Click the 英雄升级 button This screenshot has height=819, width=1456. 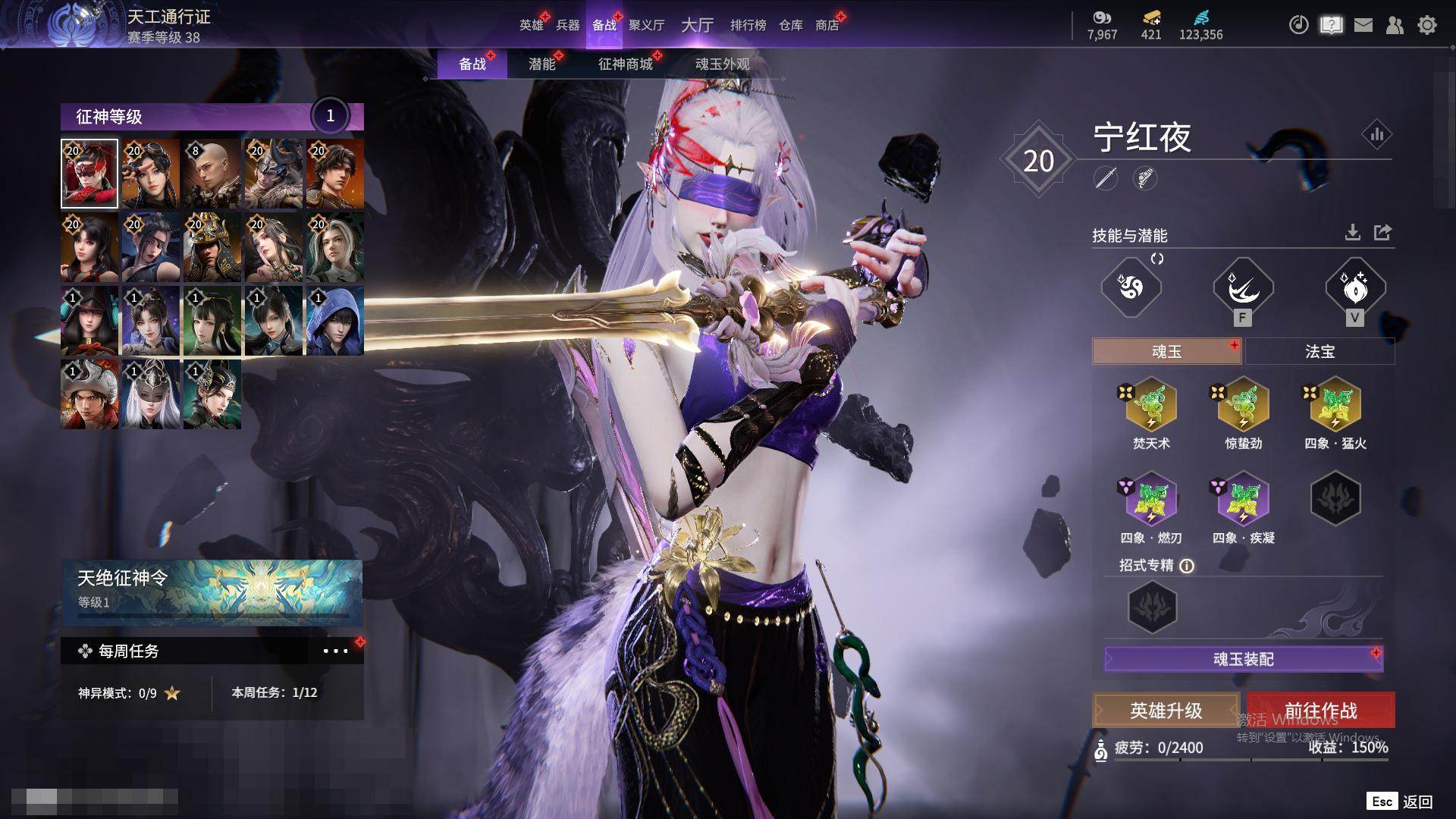tap(1166, 711)
